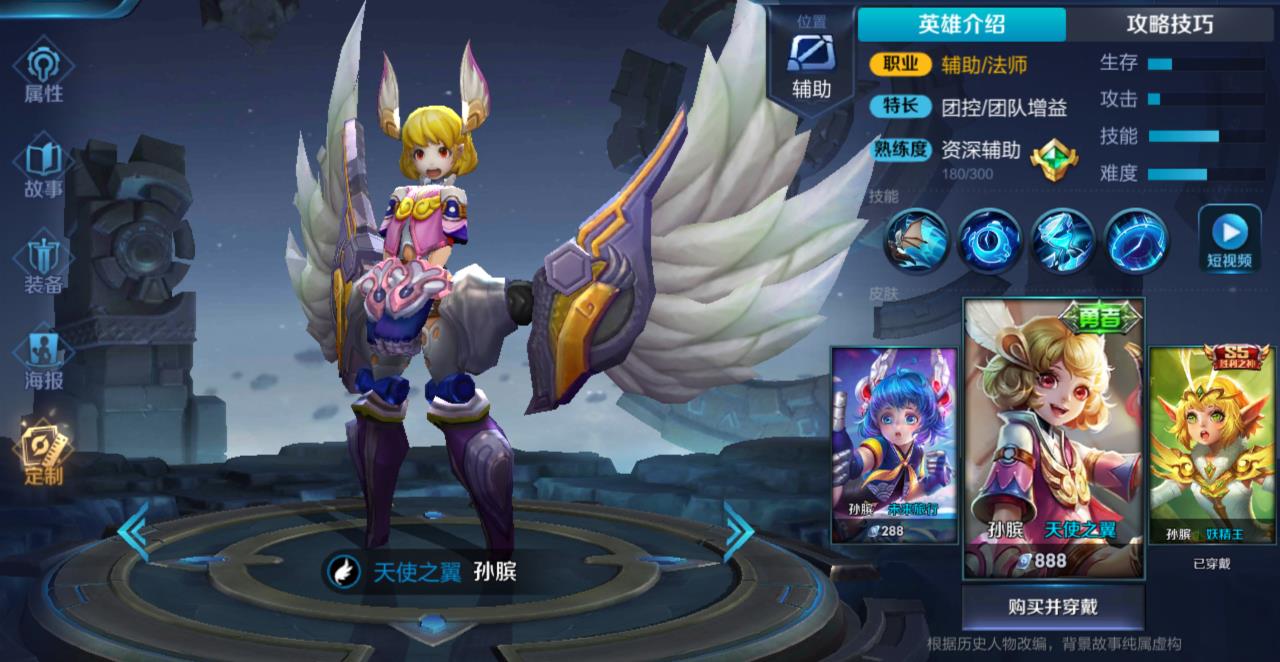Open the 故事 story section
Image resolution: width=1280 pixels, height=662 pixels.
tap(43, 168)
